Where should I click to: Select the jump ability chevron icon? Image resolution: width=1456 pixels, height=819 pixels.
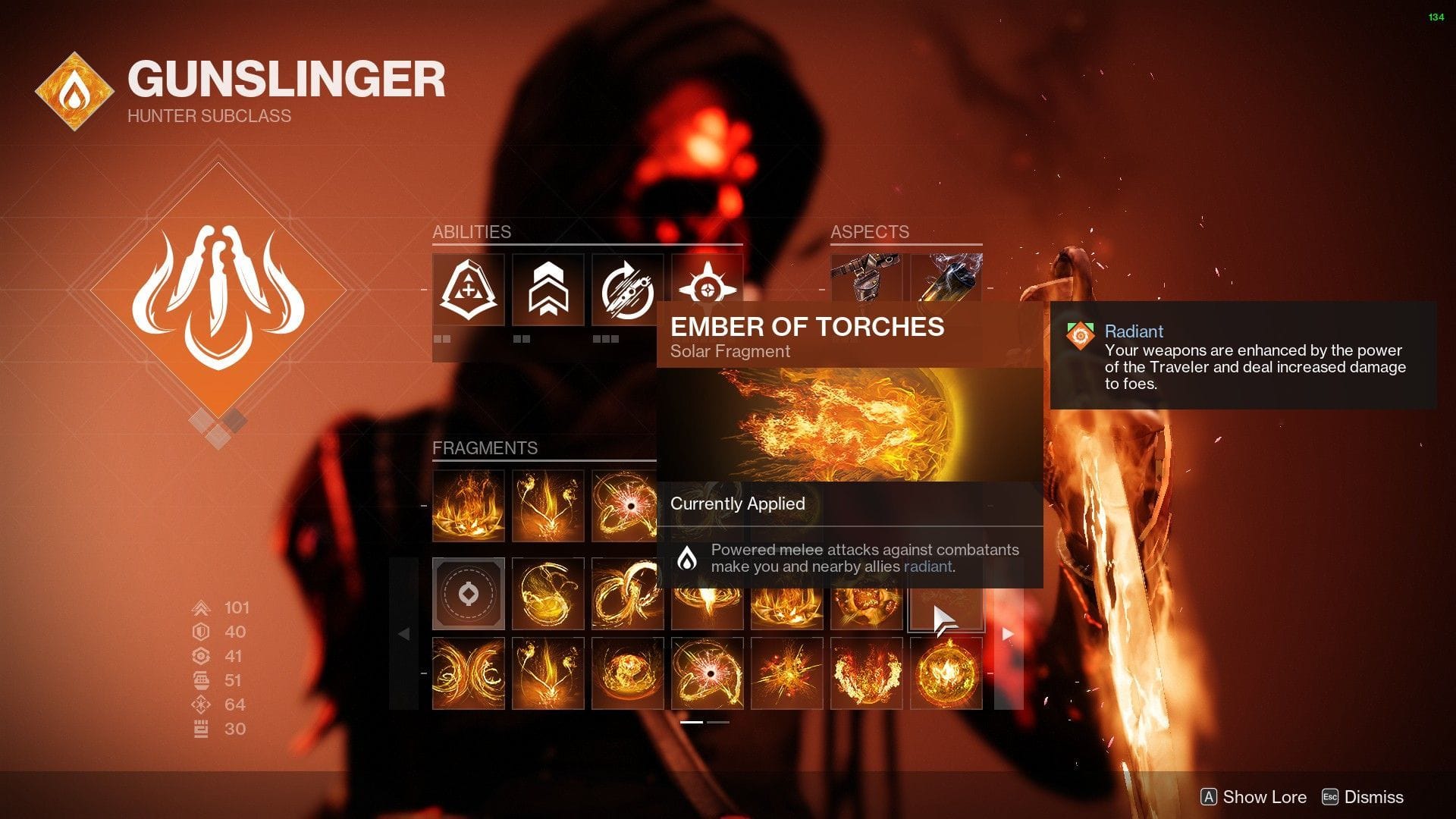click(548, 290)
